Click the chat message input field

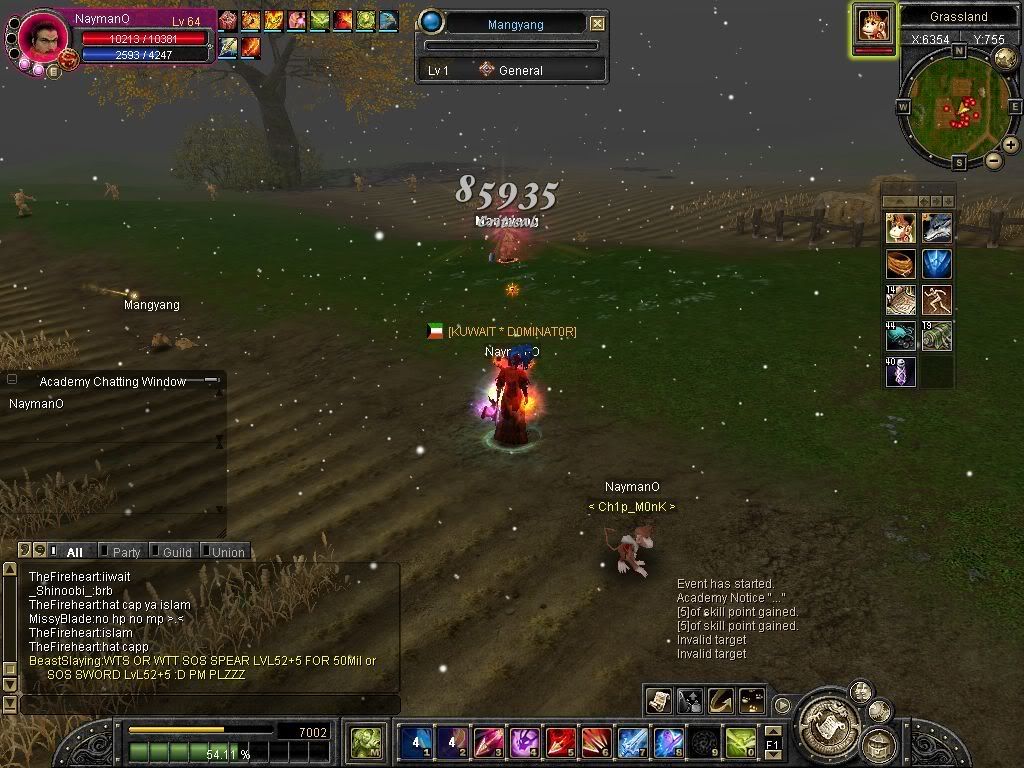click(210, 705)
